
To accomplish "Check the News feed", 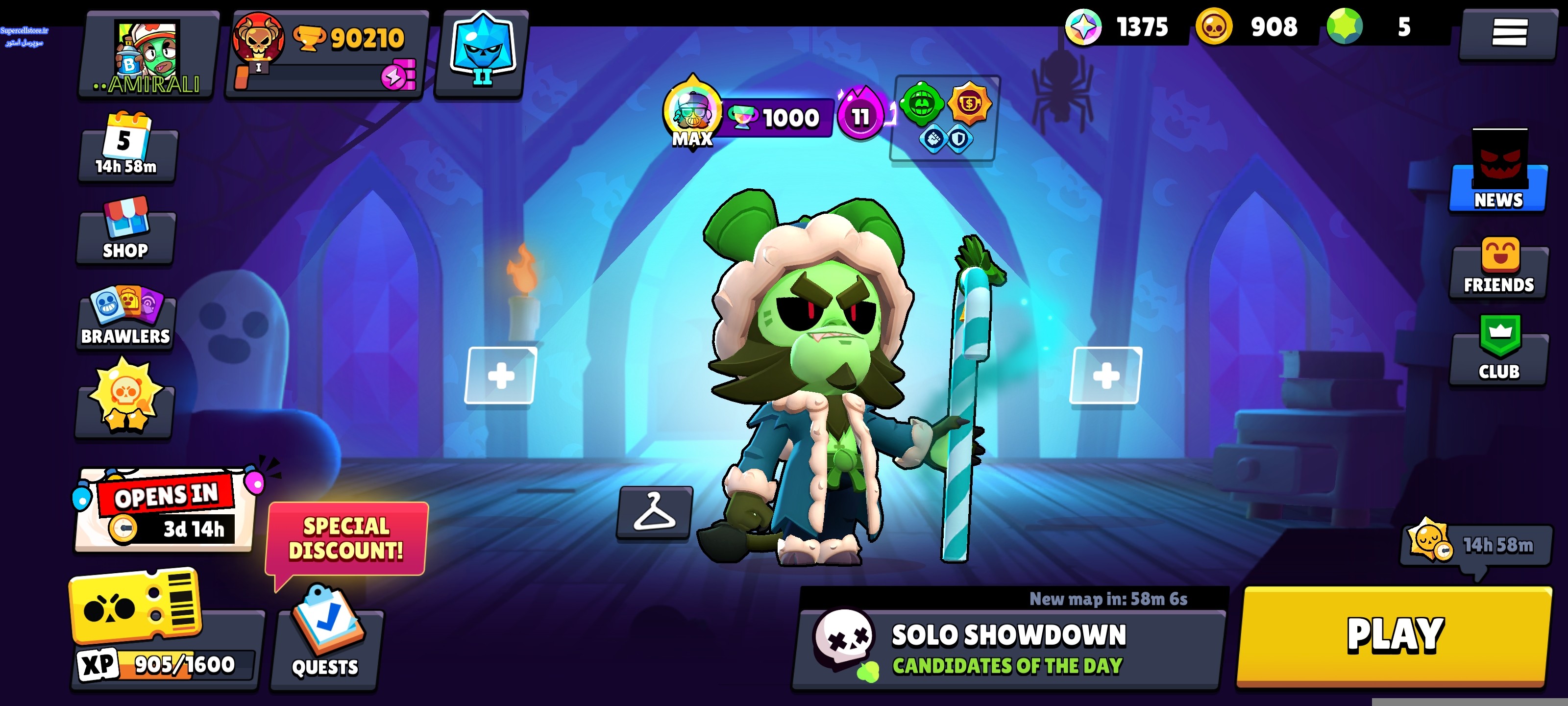I will 1498,176.
